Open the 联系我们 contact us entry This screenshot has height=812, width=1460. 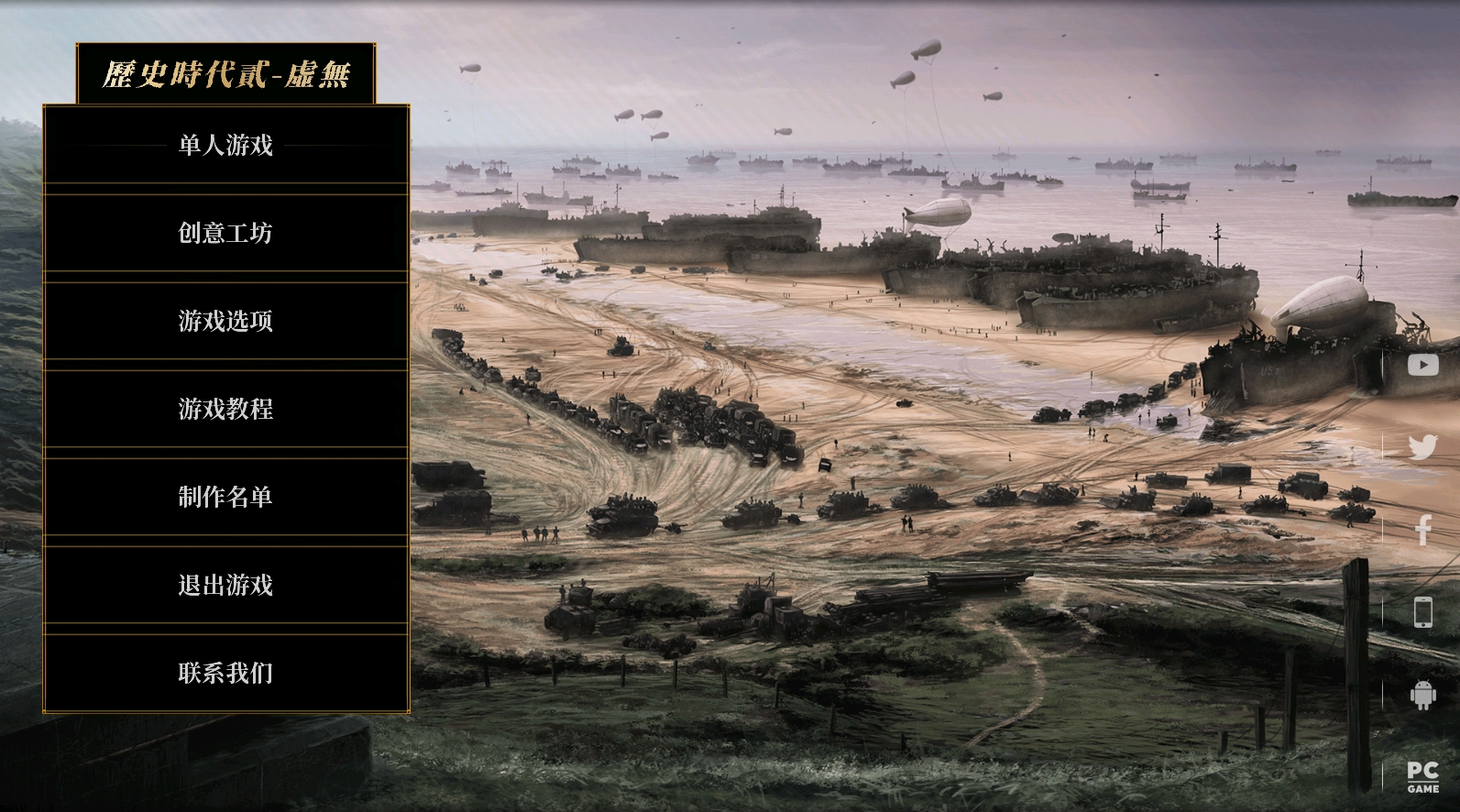(225, 673)
